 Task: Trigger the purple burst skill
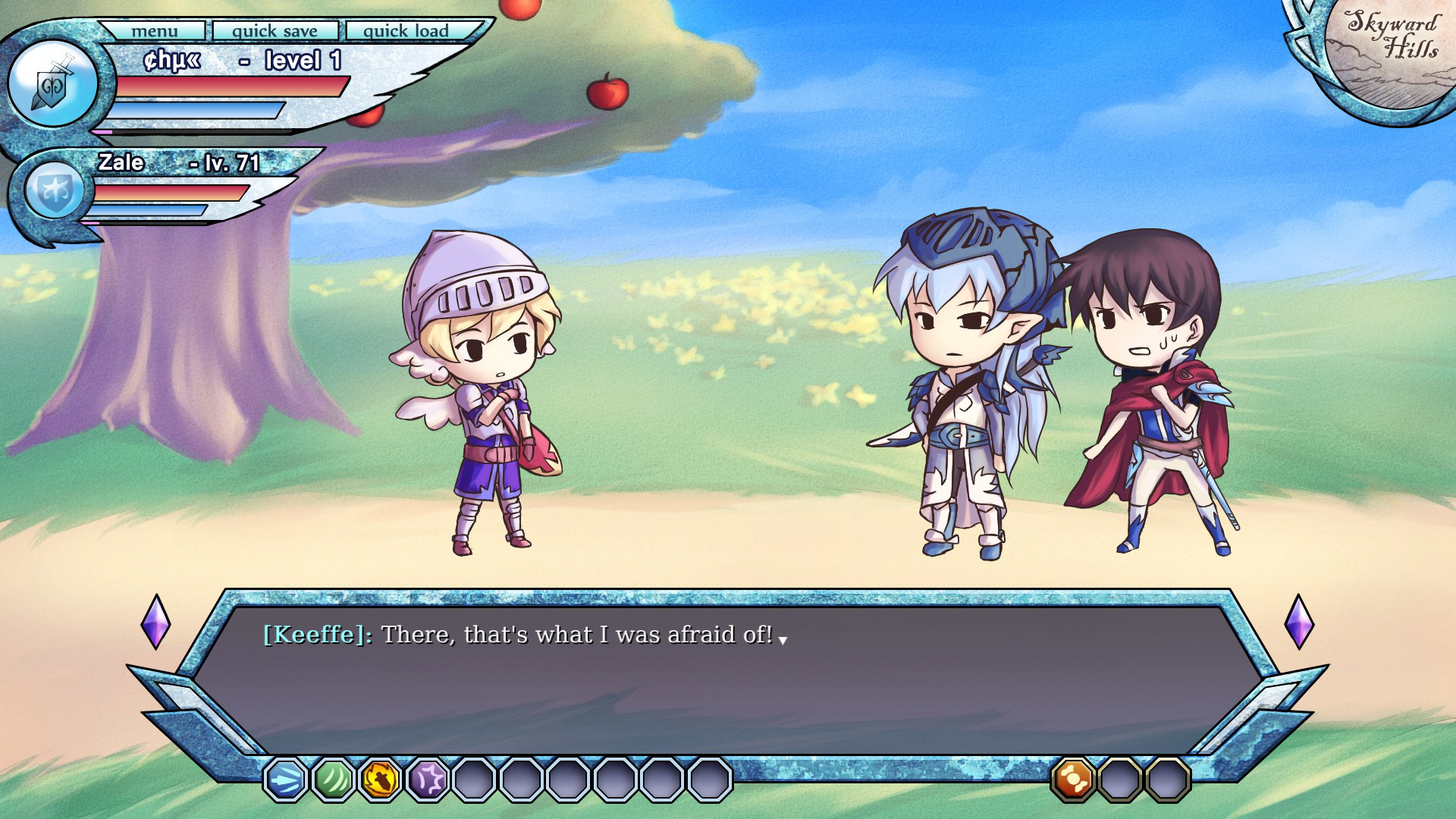pyautogui.click(x=427, y=779)
